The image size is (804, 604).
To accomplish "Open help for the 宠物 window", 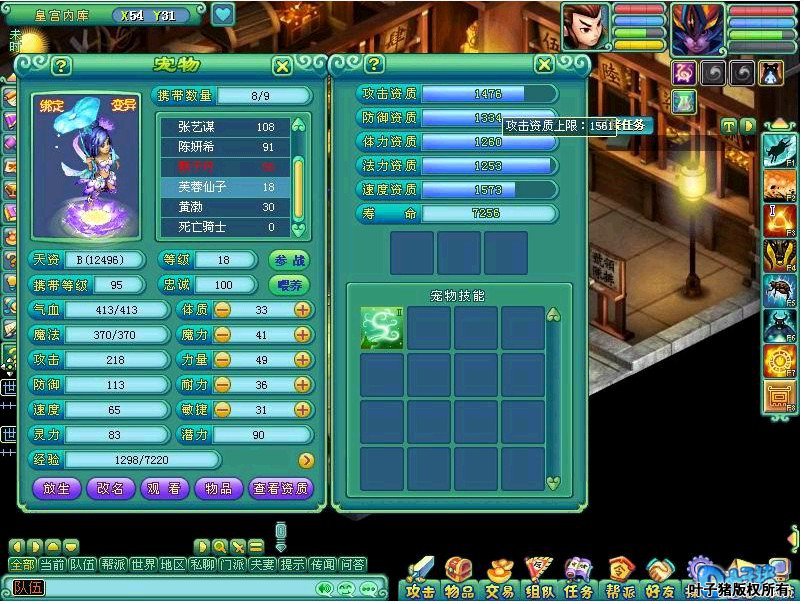I will pyautogui.click(x=62, y=66).
